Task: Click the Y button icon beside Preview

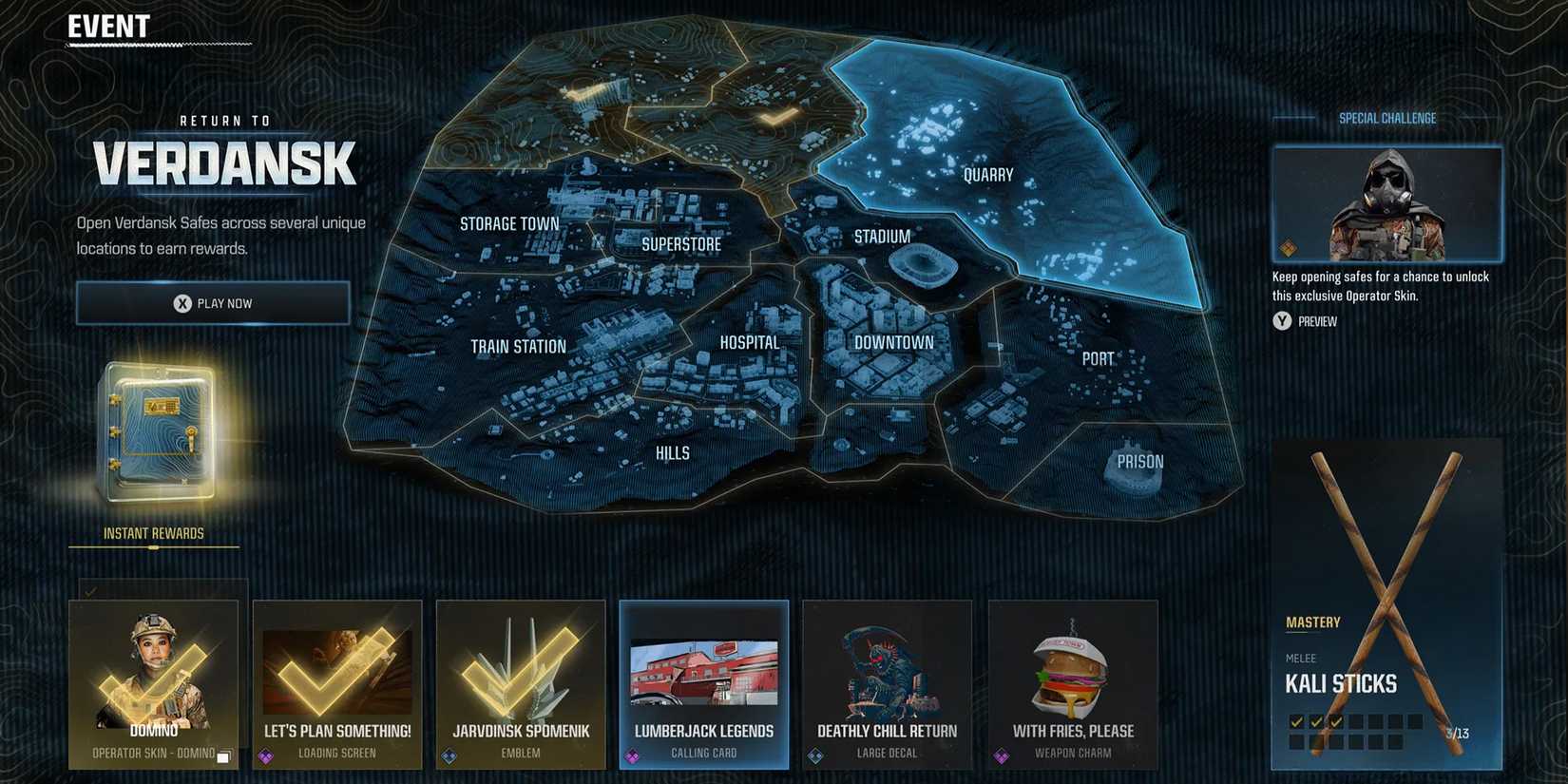Action: pyautogui.click(x=1282, y=321)
